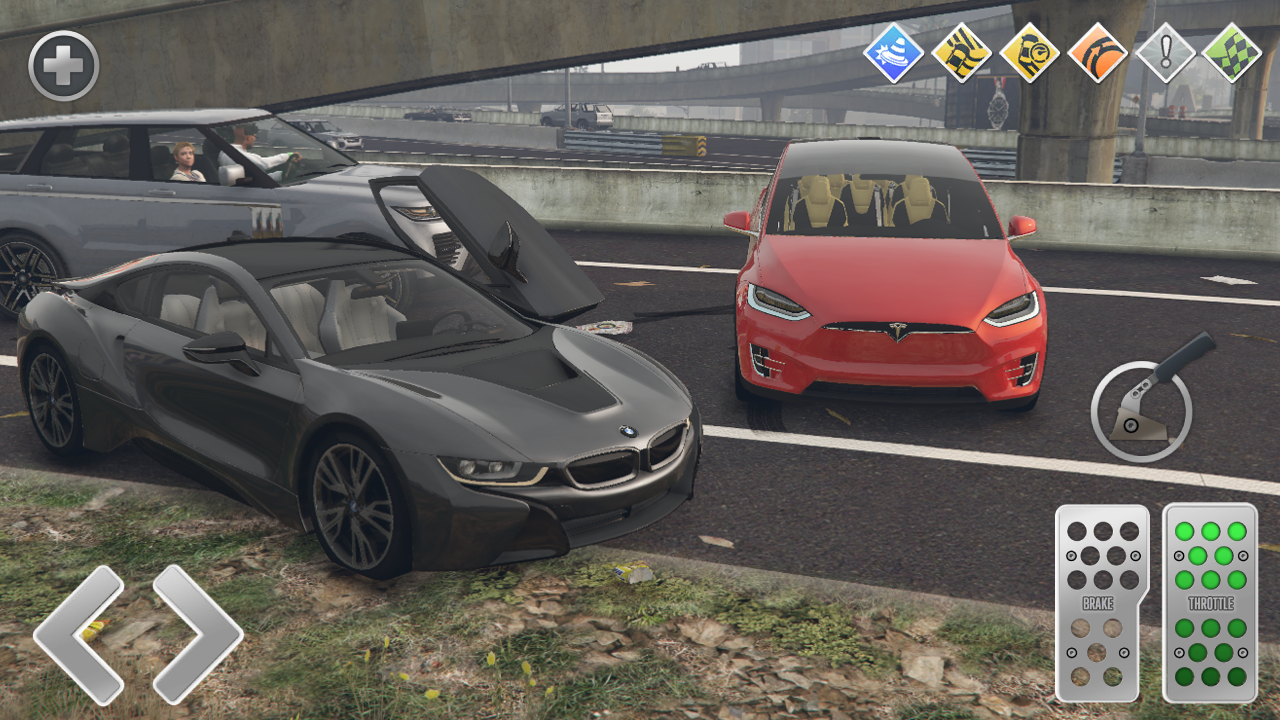
Task: Tap the exclamation mark mode icon
Action: (x=1163, y=55)
